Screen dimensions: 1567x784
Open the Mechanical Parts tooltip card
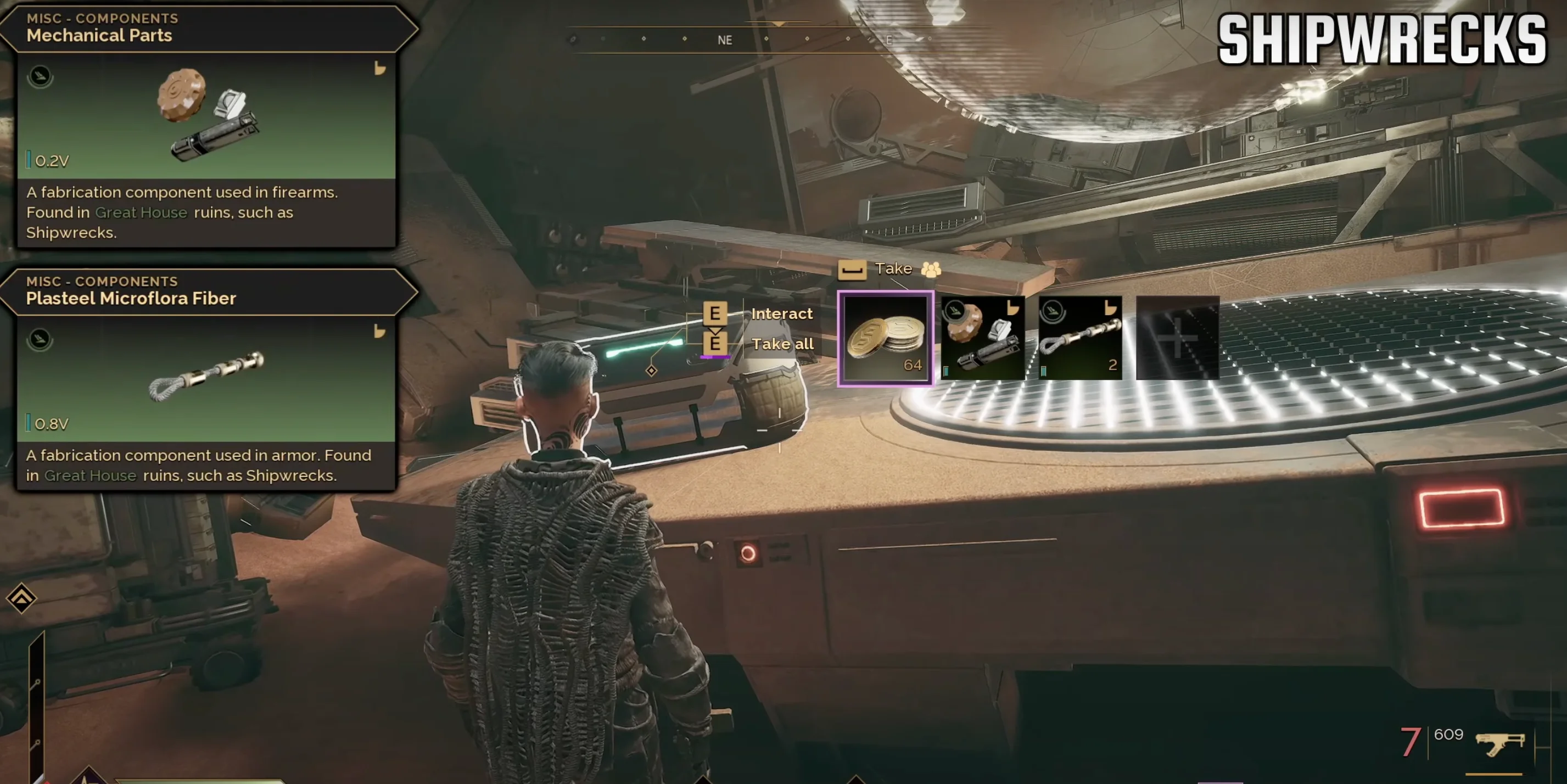coord(207,128)
